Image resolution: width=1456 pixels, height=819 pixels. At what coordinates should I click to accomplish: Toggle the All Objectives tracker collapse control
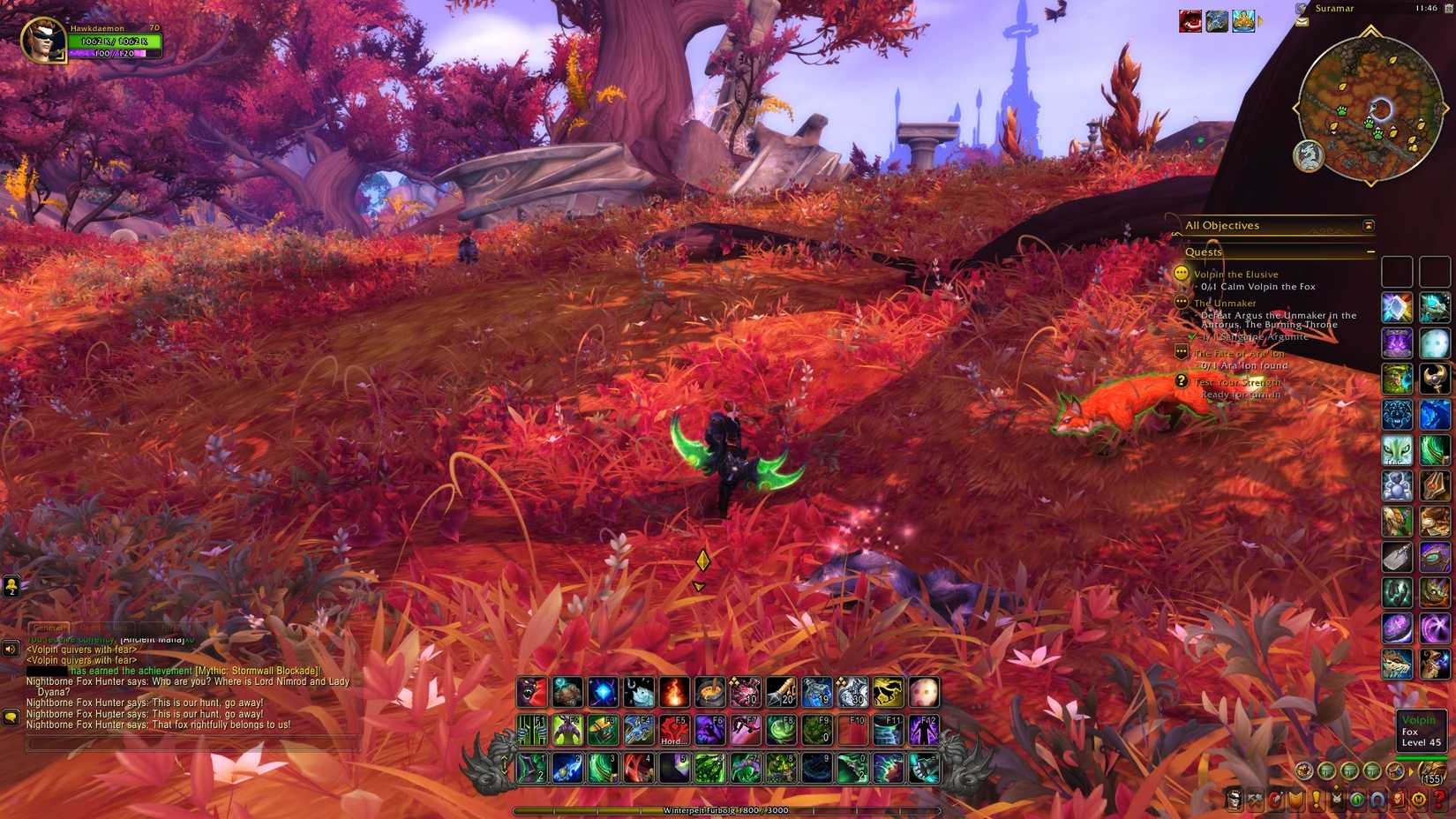(x=1368, y=226)
